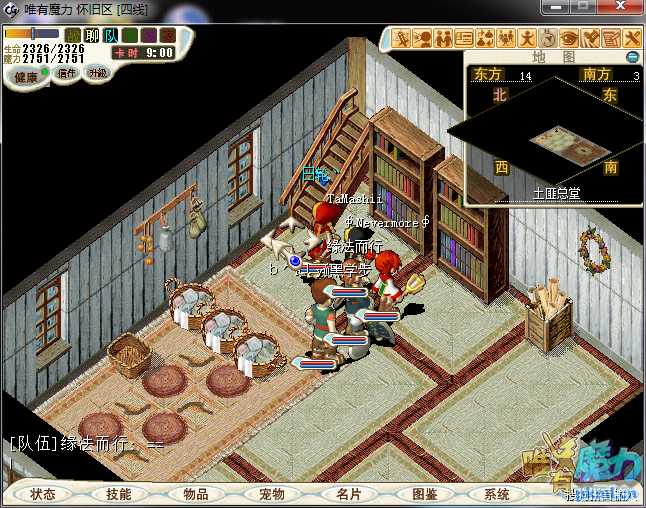This screenshot has height=508, width=646.
Task: Toggle the 战 battle switch
Action: pyautogui.click(x=73, y=36)
